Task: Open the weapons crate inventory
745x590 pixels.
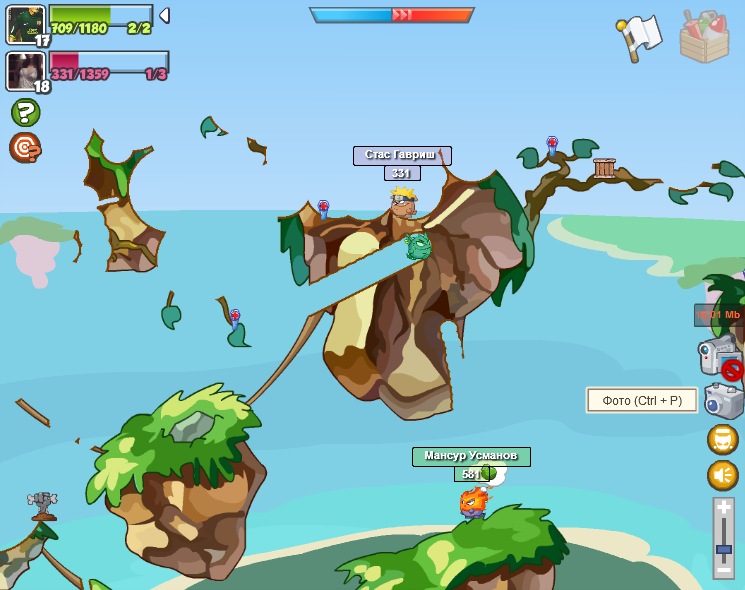Action: click(704, 37)
